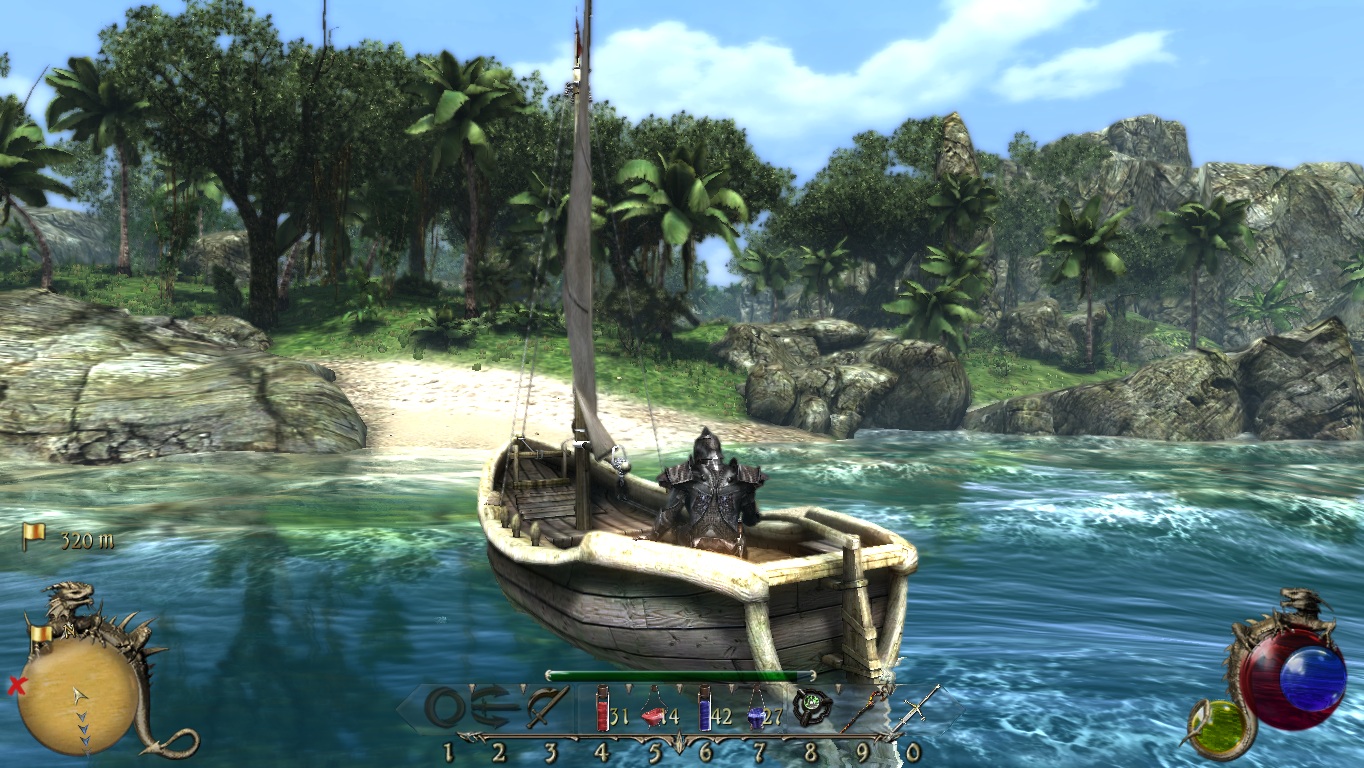This screenshot has height=768, width=1364.
Task: Equip the staff in hotbar slot 9
Action: tap(862, 710)
